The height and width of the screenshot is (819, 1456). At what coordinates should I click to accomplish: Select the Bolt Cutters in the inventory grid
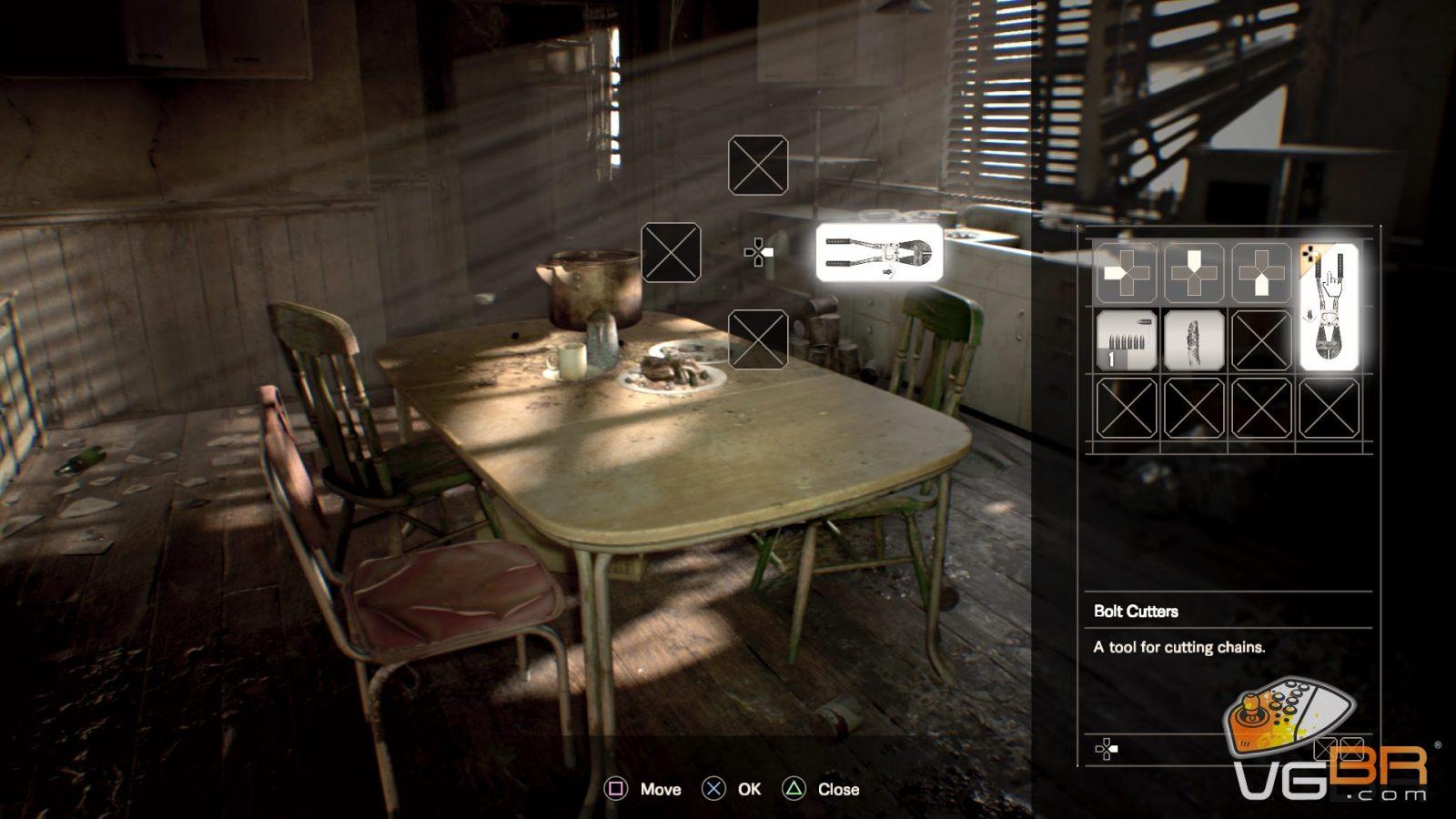(x=1329, y=307)
